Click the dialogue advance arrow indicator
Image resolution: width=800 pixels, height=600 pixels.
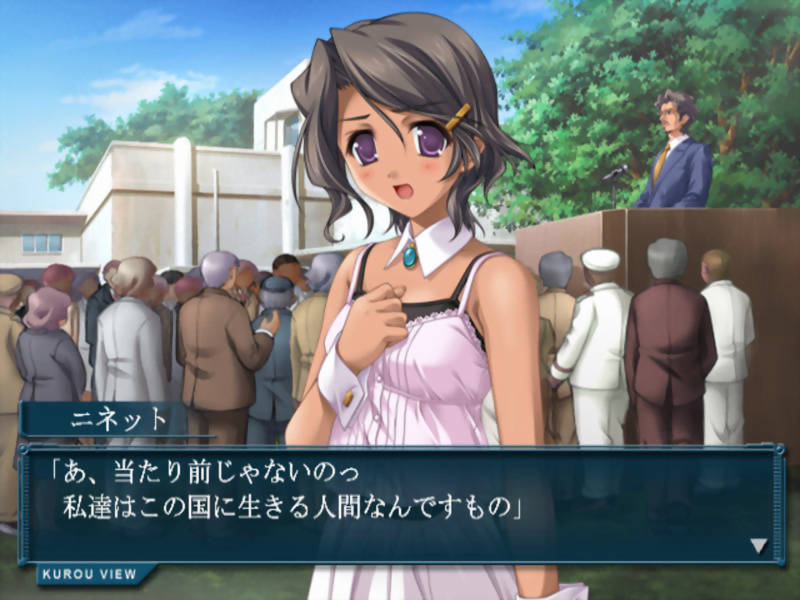point(759,546)
